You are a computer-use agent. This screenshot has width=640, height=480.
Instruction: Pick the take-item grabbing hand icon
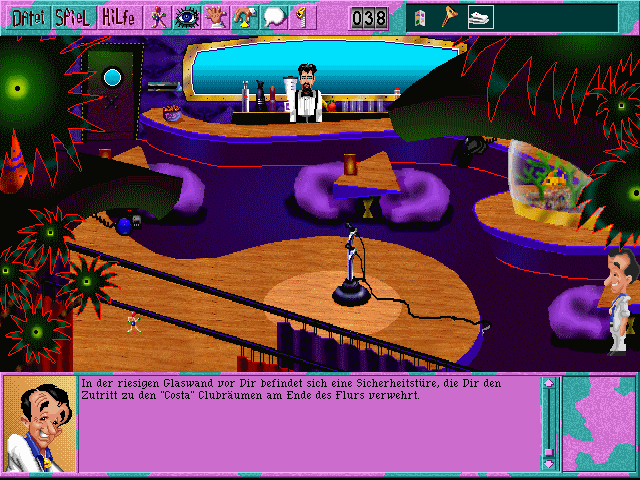coord(244,17)
